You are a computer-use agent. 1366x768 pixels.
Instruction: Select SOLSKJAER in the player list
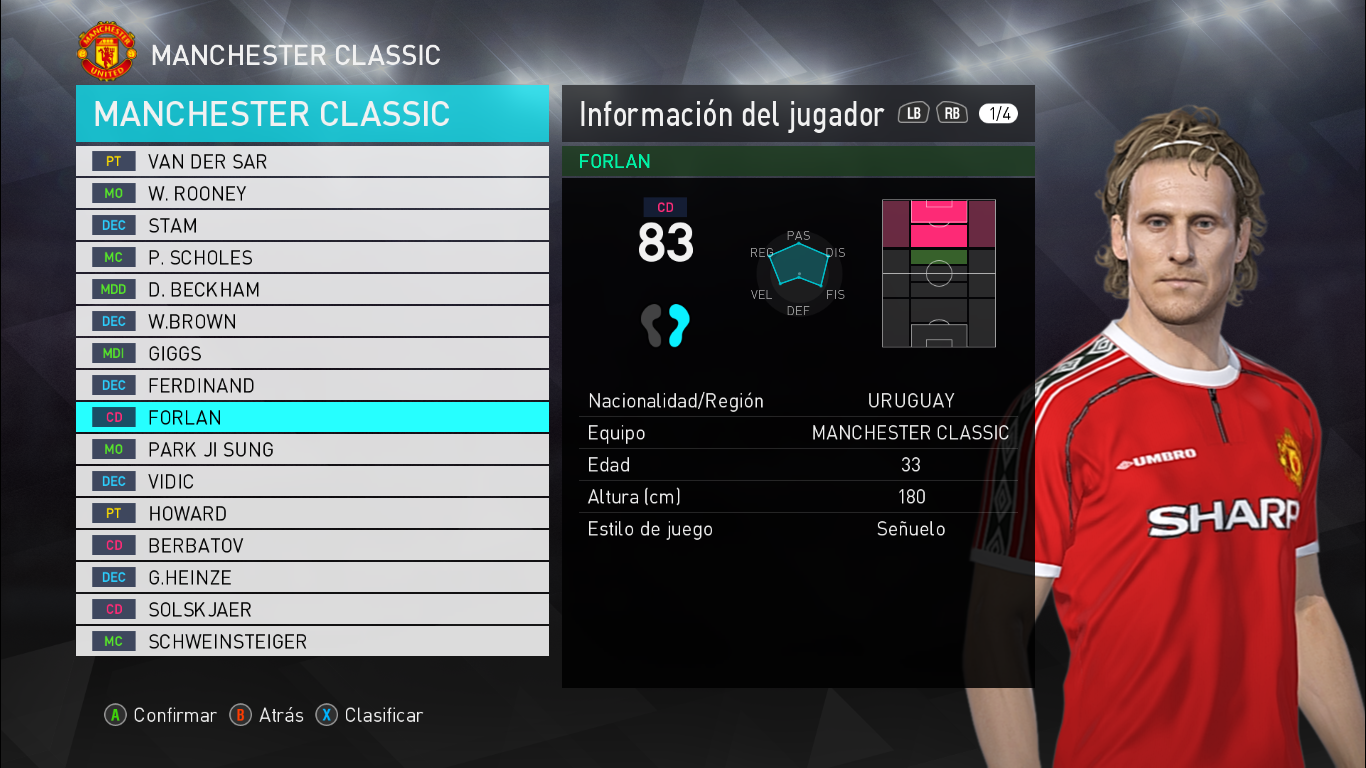[x=312, y=609]
